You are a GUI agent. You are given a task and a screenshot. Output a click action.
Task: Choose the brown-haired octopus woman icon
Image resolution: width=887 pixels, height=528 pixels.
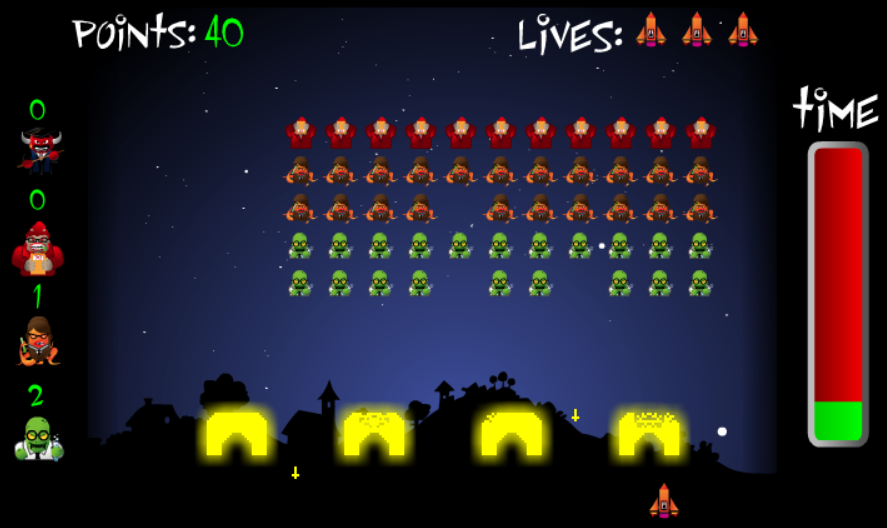coord(38,341)
